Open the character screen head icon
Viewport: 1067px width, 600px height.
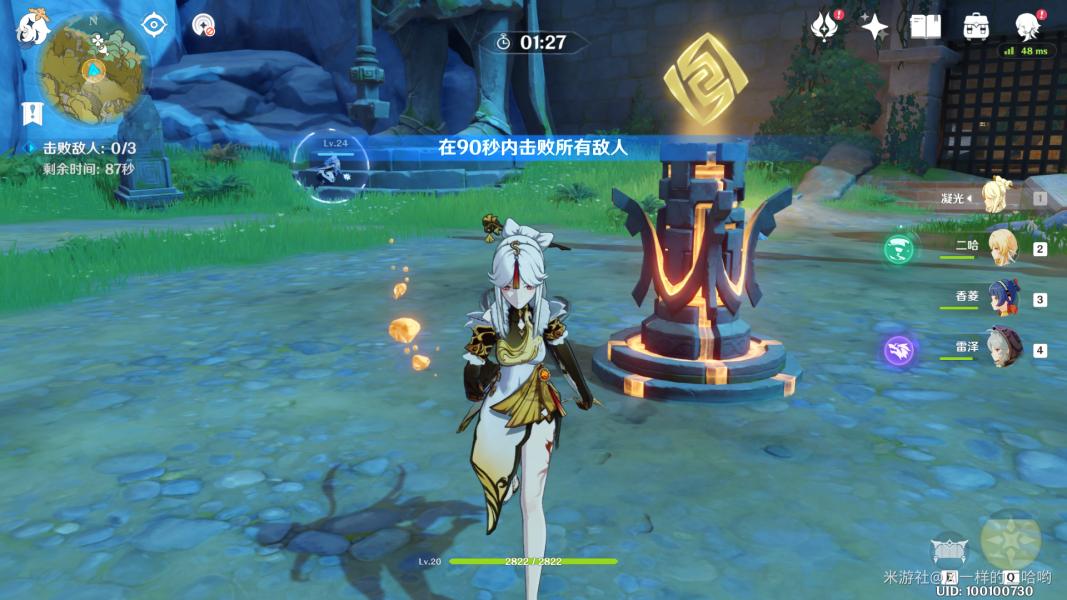click(x=1027, y=27)
